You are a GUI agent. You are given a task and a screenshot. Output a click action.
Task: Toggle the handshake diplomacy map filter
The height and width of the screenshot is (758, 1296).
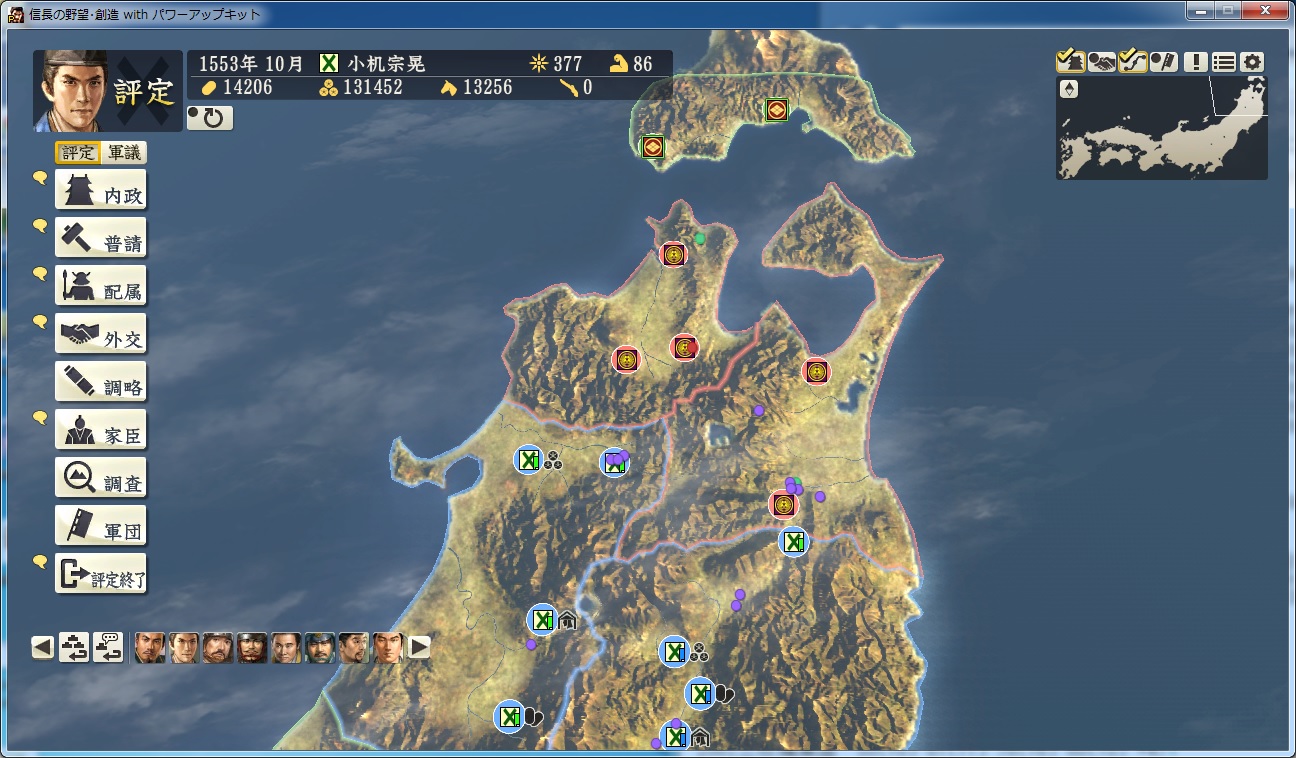click(x=1102, y=62)
